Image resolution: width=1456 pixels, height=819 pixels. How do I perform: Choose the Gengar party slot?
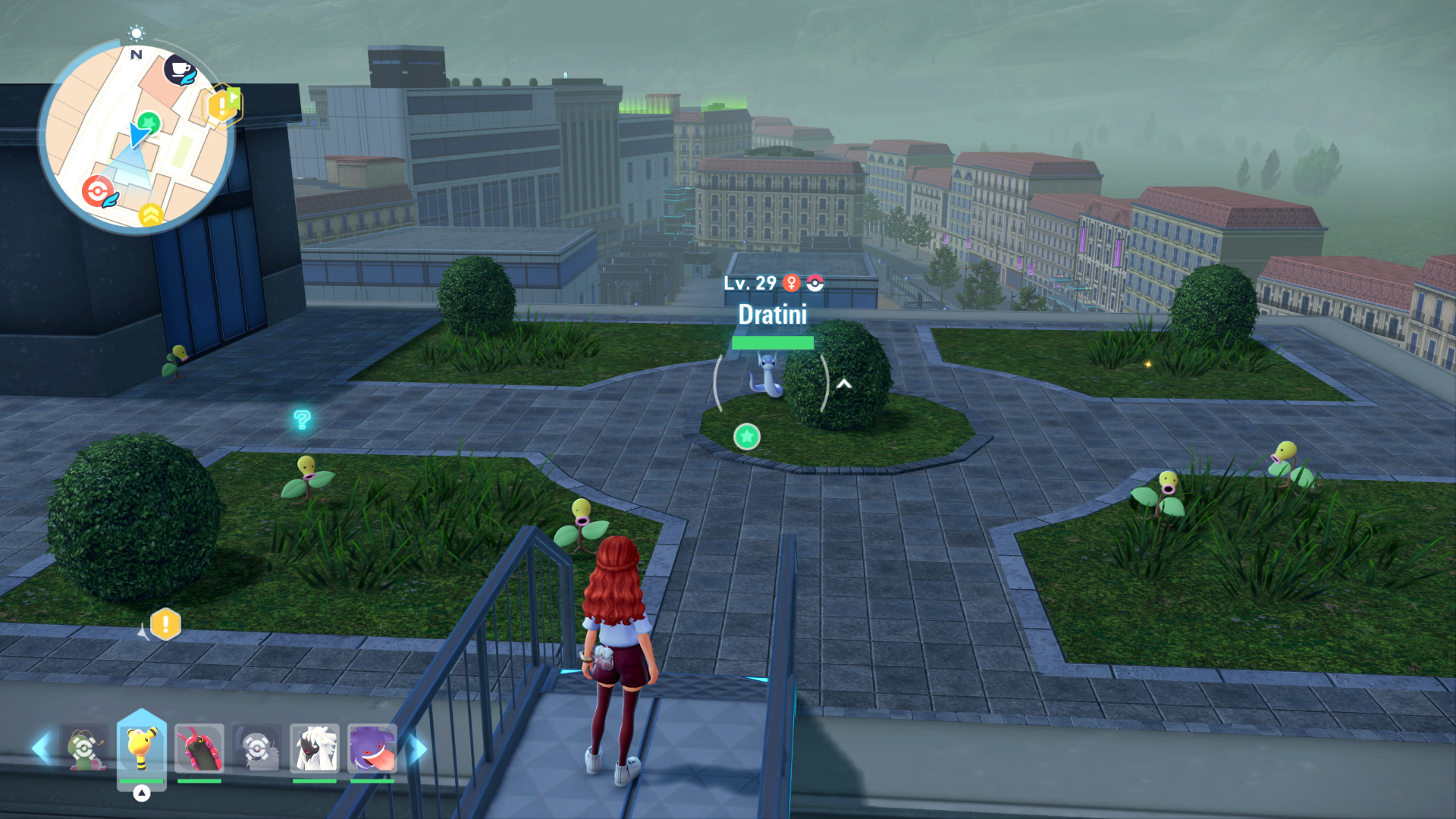coord(372,748)
